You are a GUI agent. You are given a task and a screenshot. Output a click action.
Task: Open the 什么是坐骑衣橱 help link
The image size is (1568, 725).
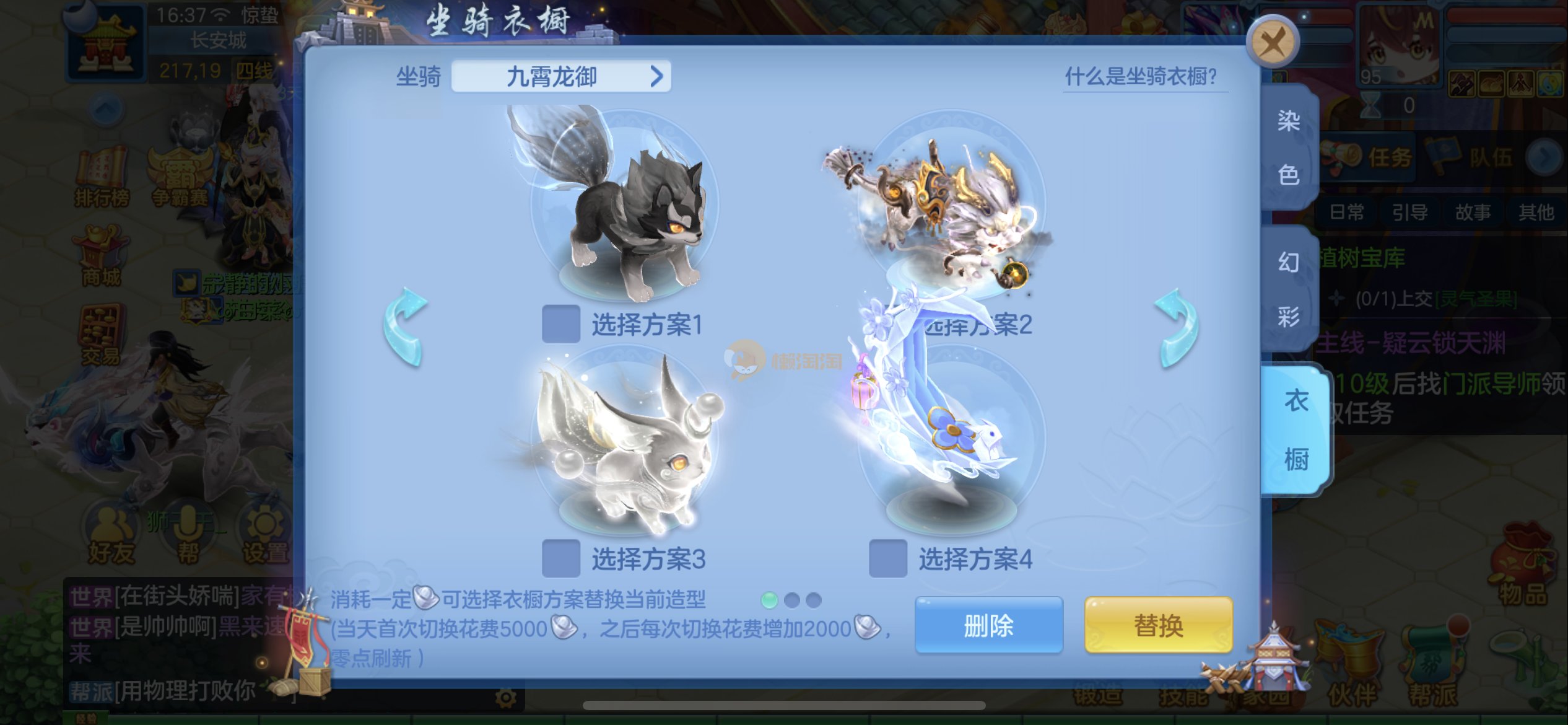1141,77
